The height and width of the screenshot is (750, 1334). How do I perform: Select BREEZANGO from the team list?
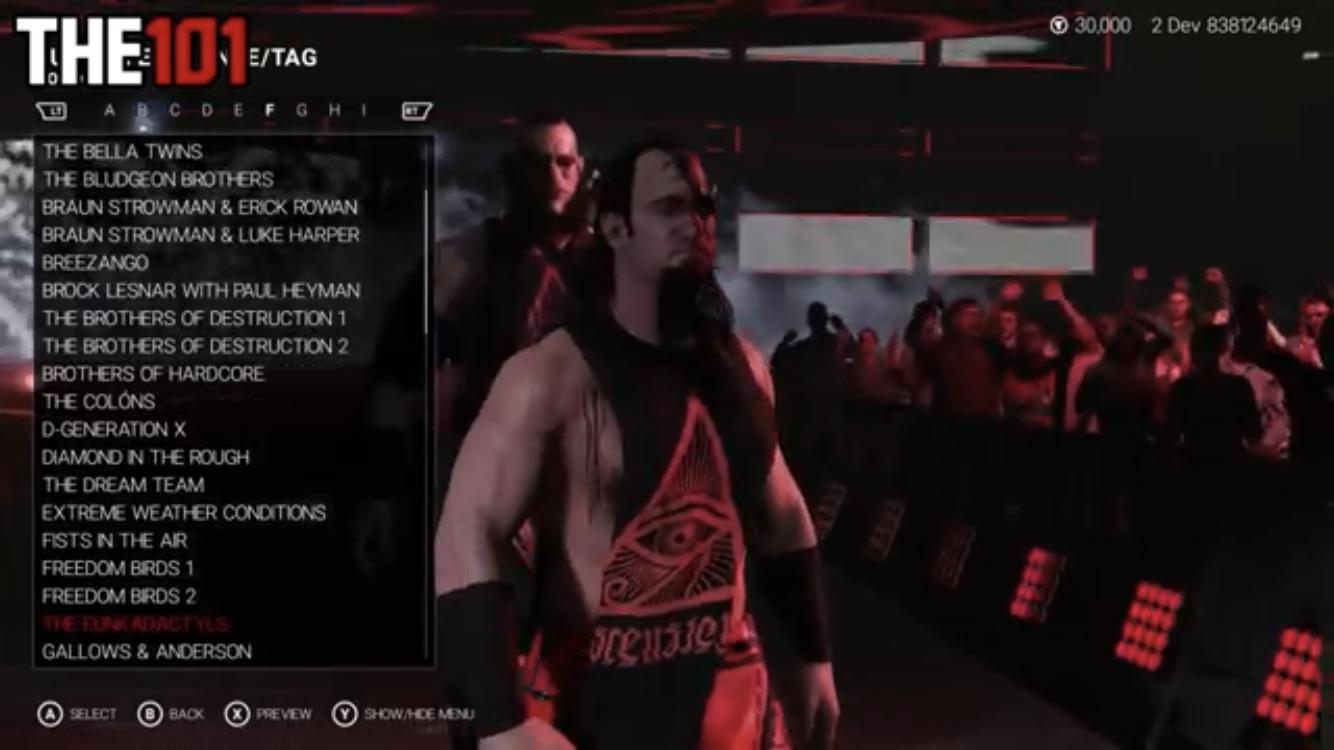click(95, 263)
